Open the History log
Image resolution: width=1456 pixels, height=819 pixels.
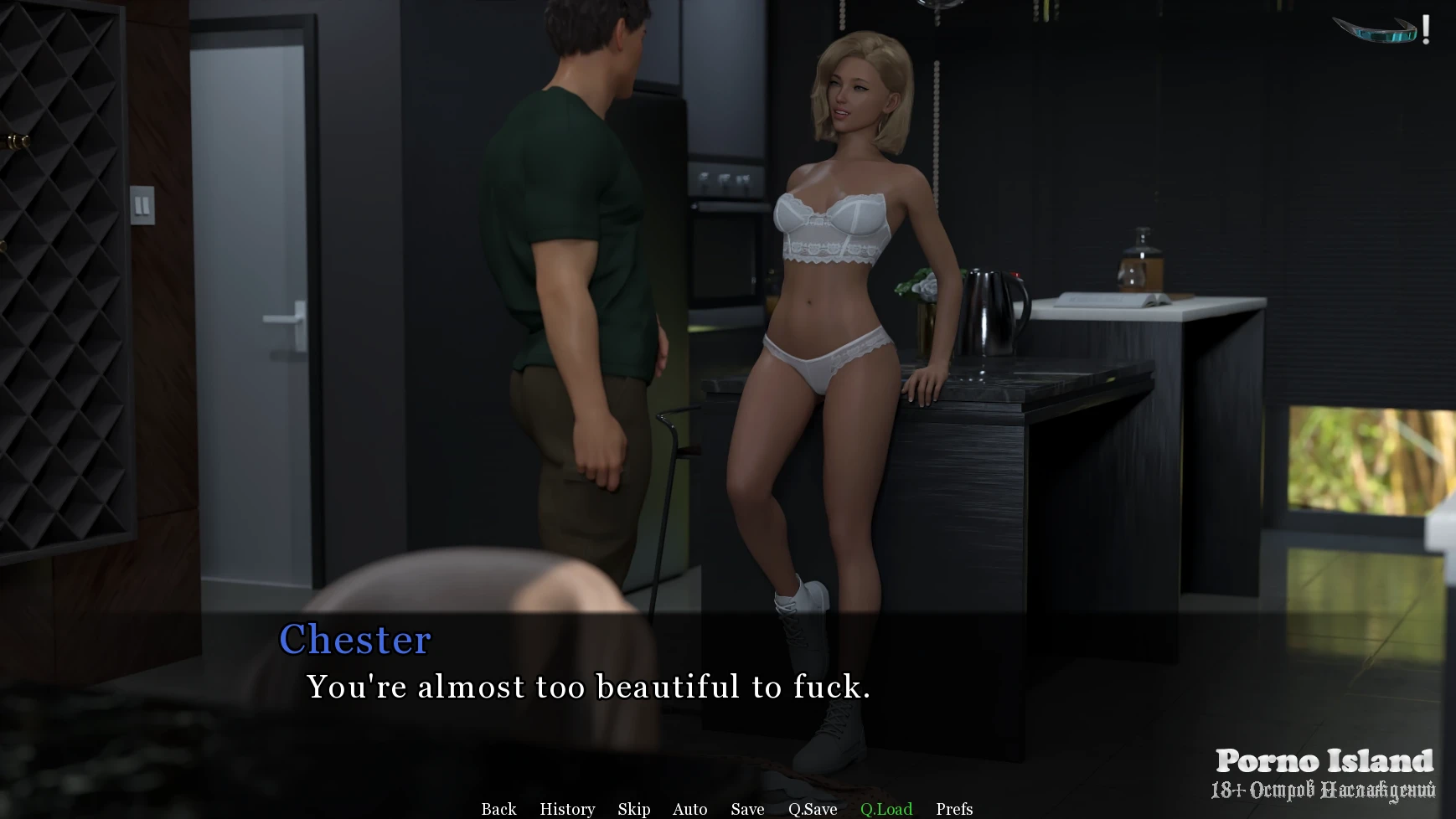point(567,809)
